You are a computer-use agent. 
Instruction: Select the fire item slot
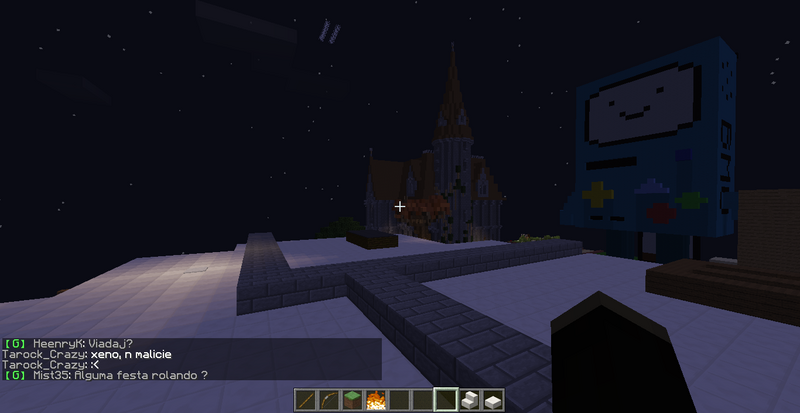click(376, 400)
